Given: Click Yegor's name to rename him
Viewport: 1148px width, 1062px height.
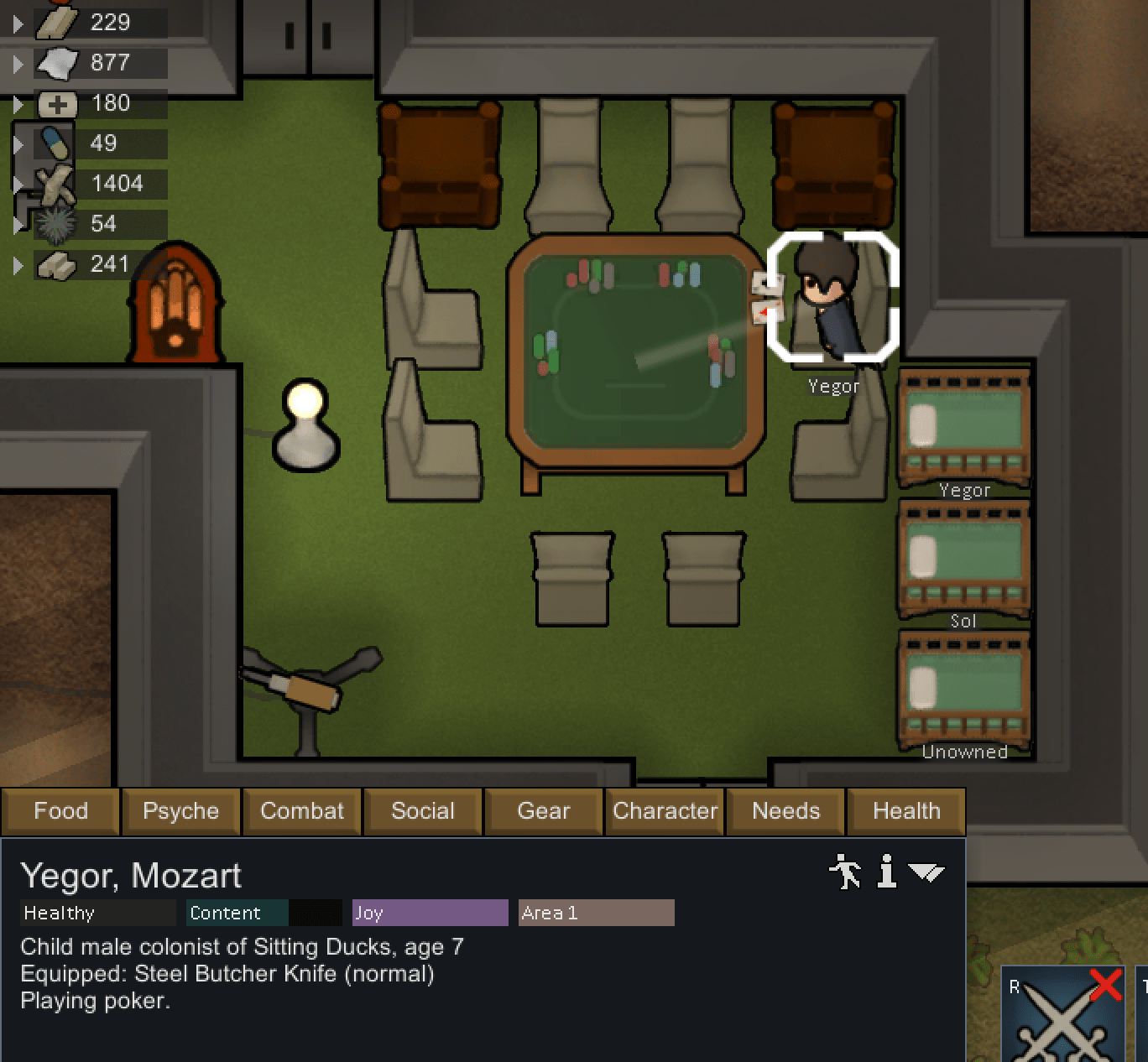Looking at the screenshot, I should point(130,877).
